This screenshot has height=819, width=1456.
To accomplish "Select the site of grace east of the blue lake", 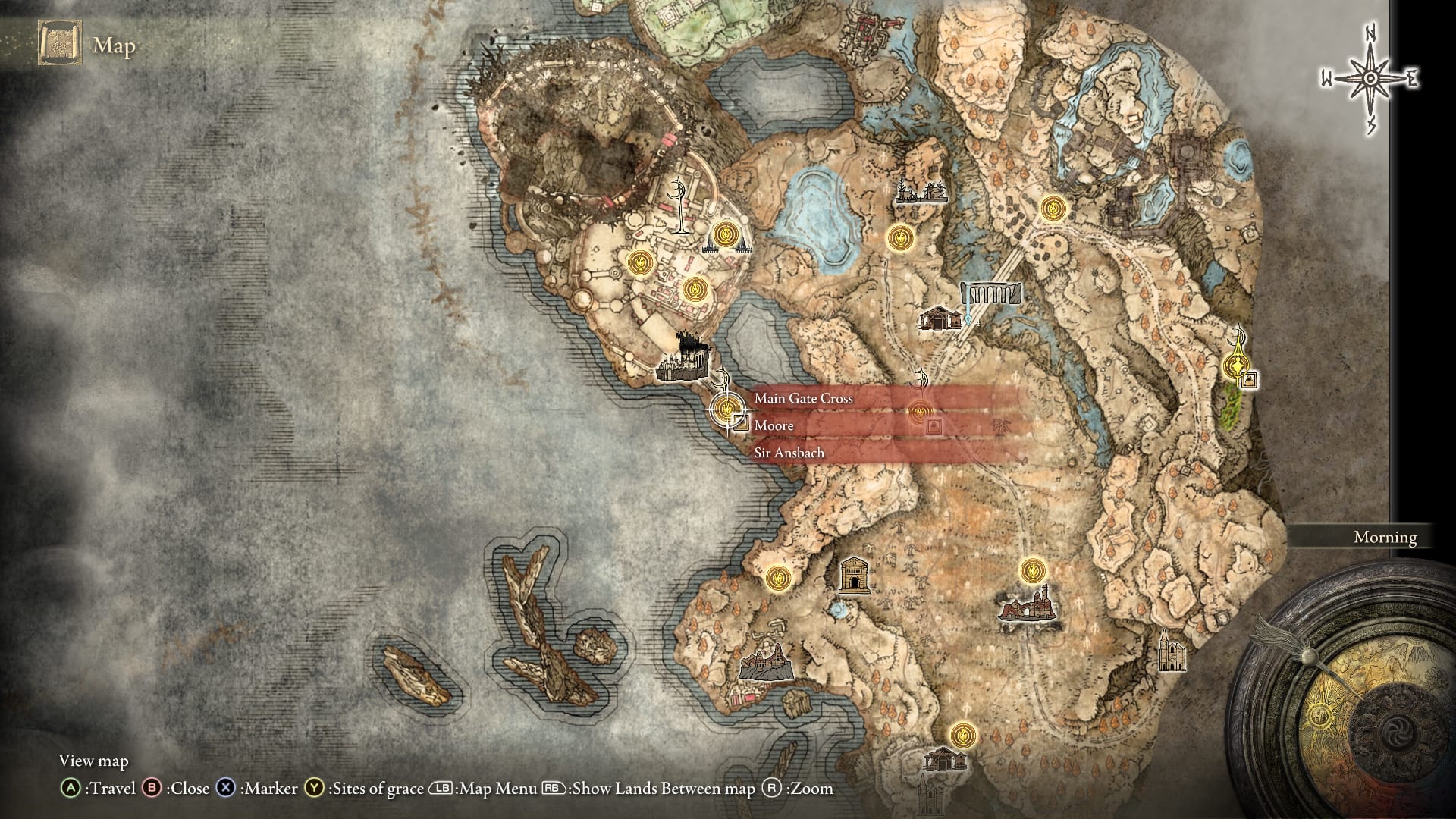I will (x=902, y=237).
